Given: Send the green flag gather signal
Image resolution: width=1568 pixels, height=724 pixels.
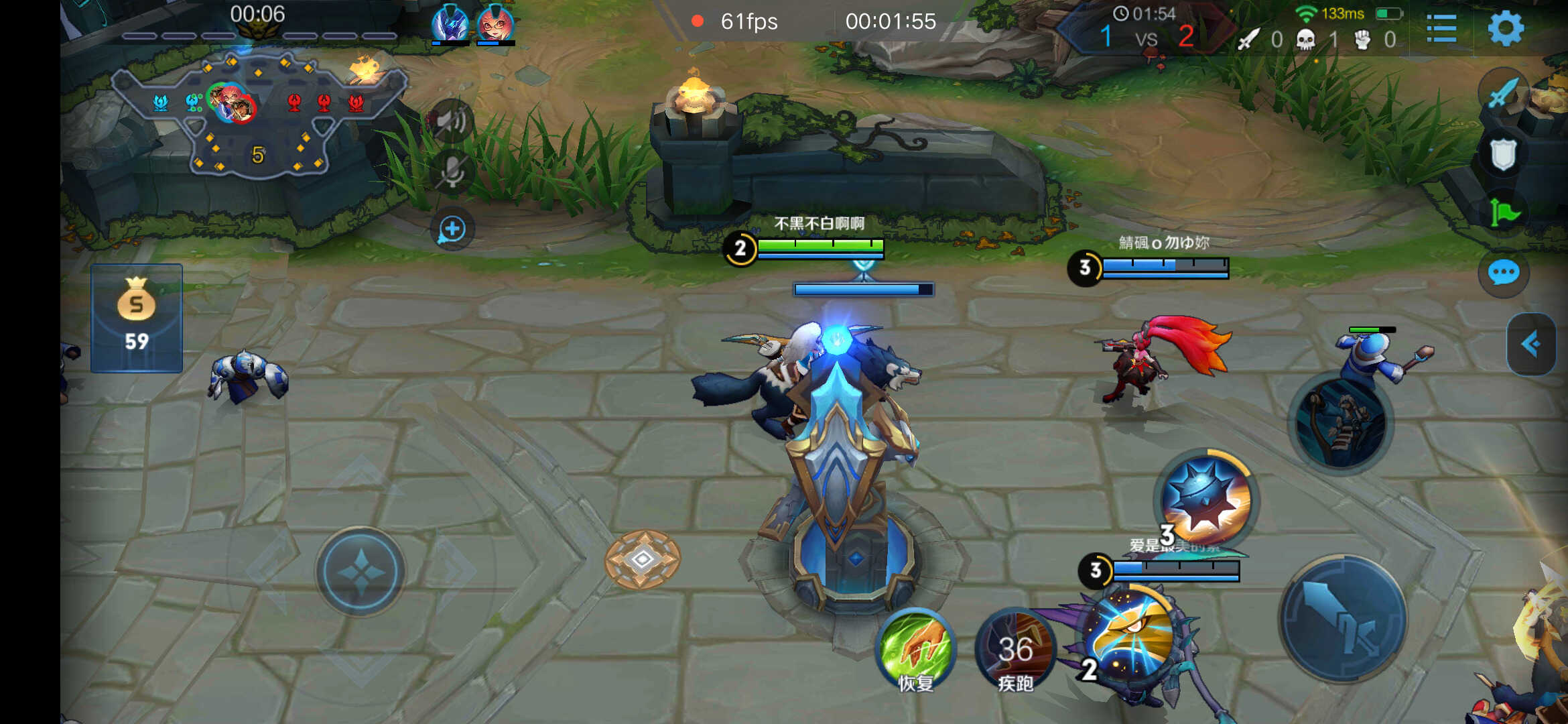Looking at the screenshot, I should tap(1504, 213).
